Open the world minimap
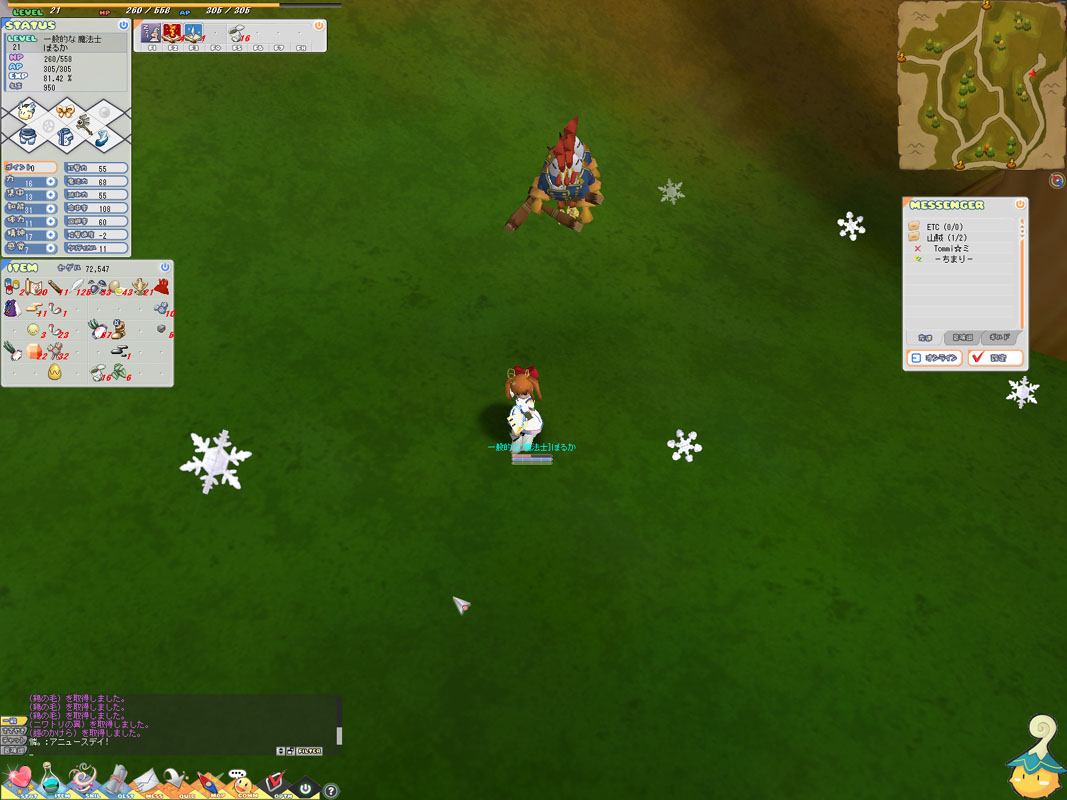1067x800 pixels. point(980,84)
